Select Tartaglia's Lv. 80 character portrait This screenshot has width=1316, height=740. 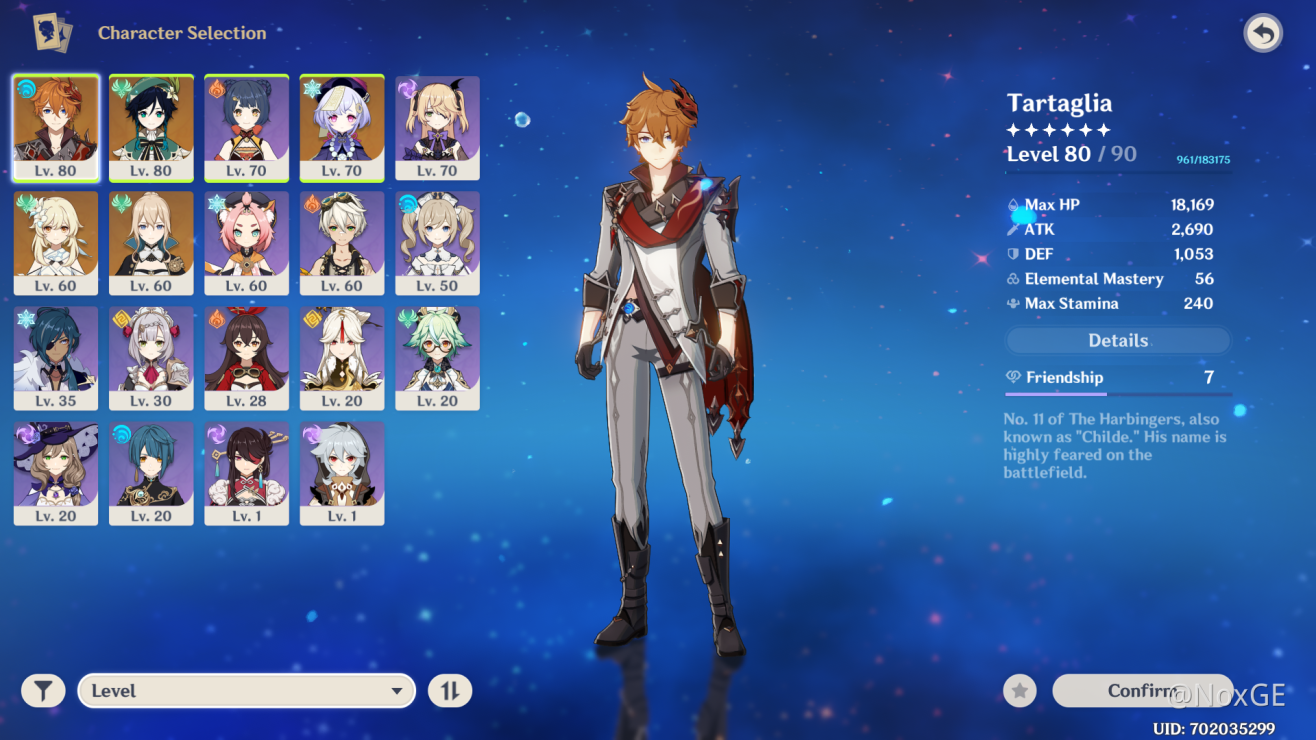click(x=56, y=127)
